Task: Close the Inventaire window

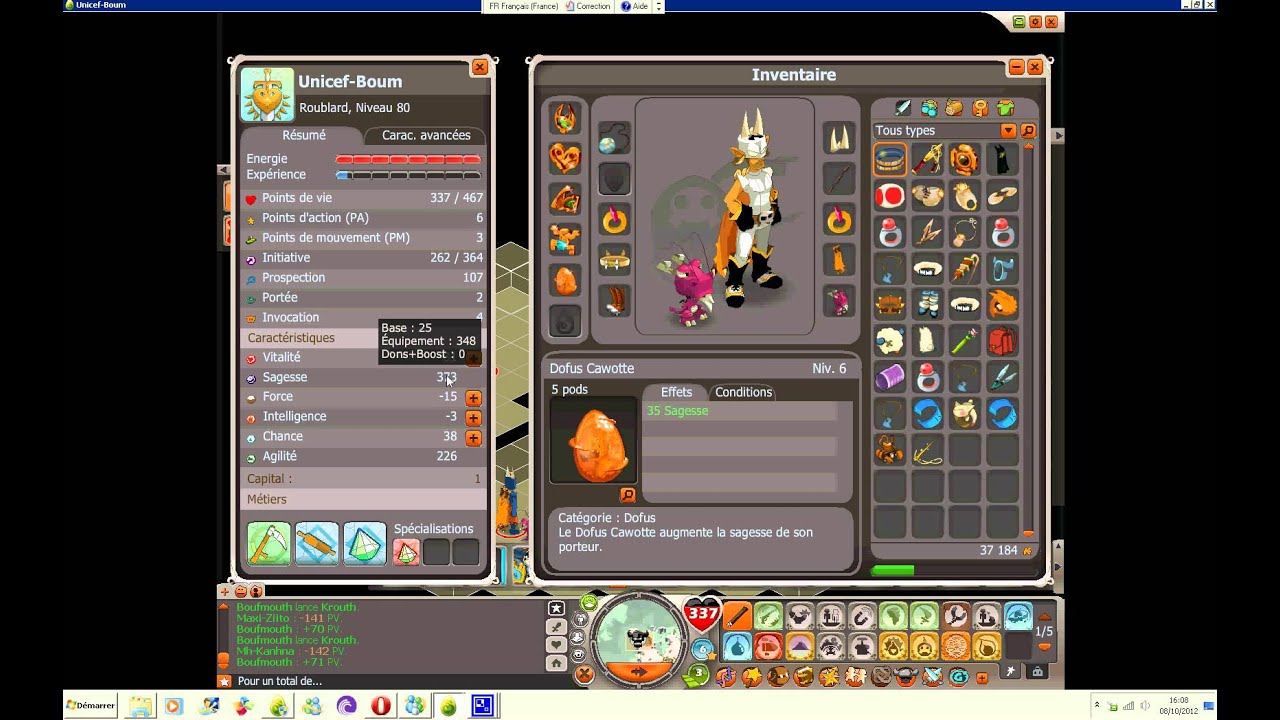Action: pos(1035,67)
